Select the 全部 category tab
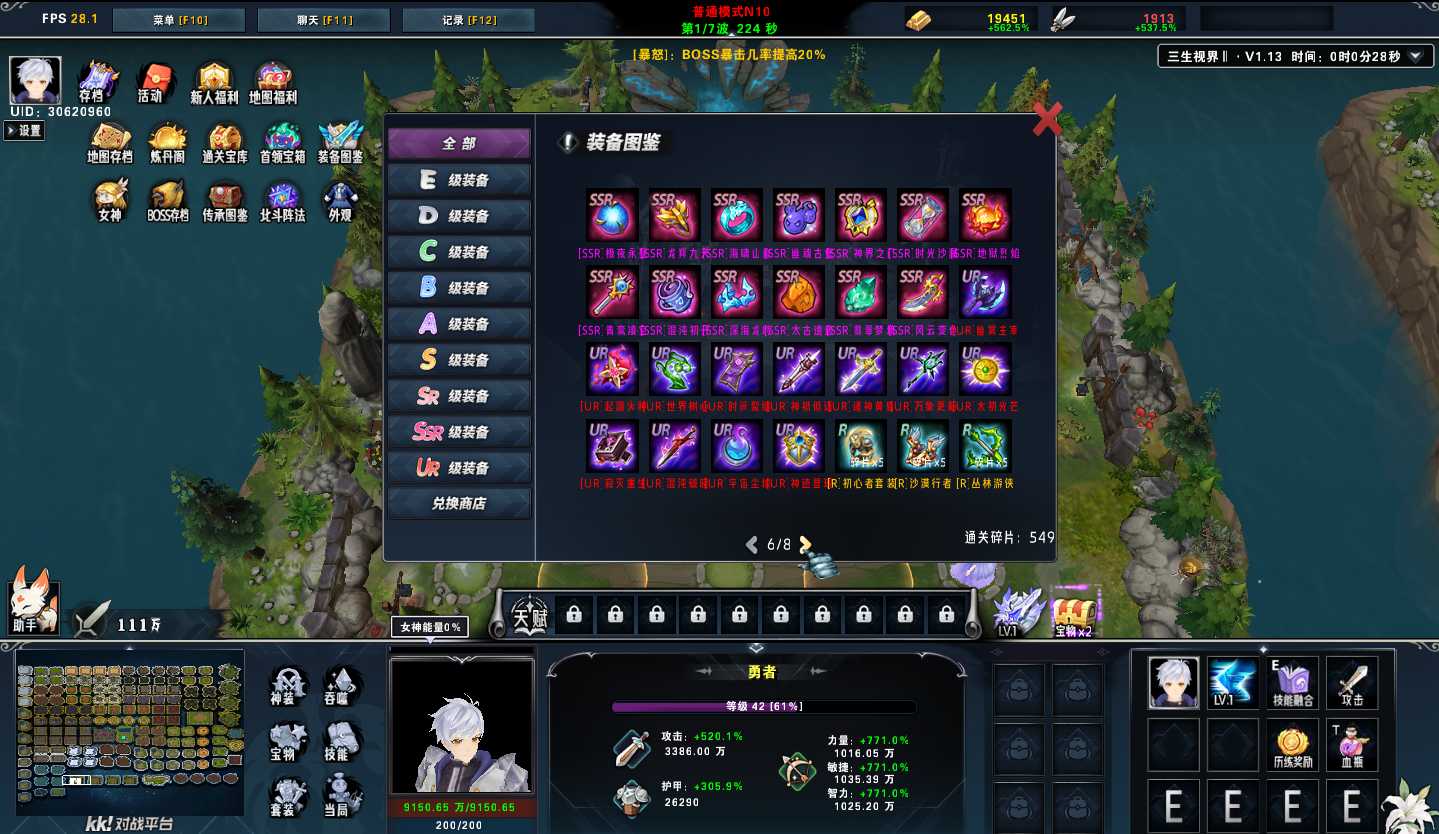Image resolution: width=1439 pixels, height=834 pixels. click(459, 144)
